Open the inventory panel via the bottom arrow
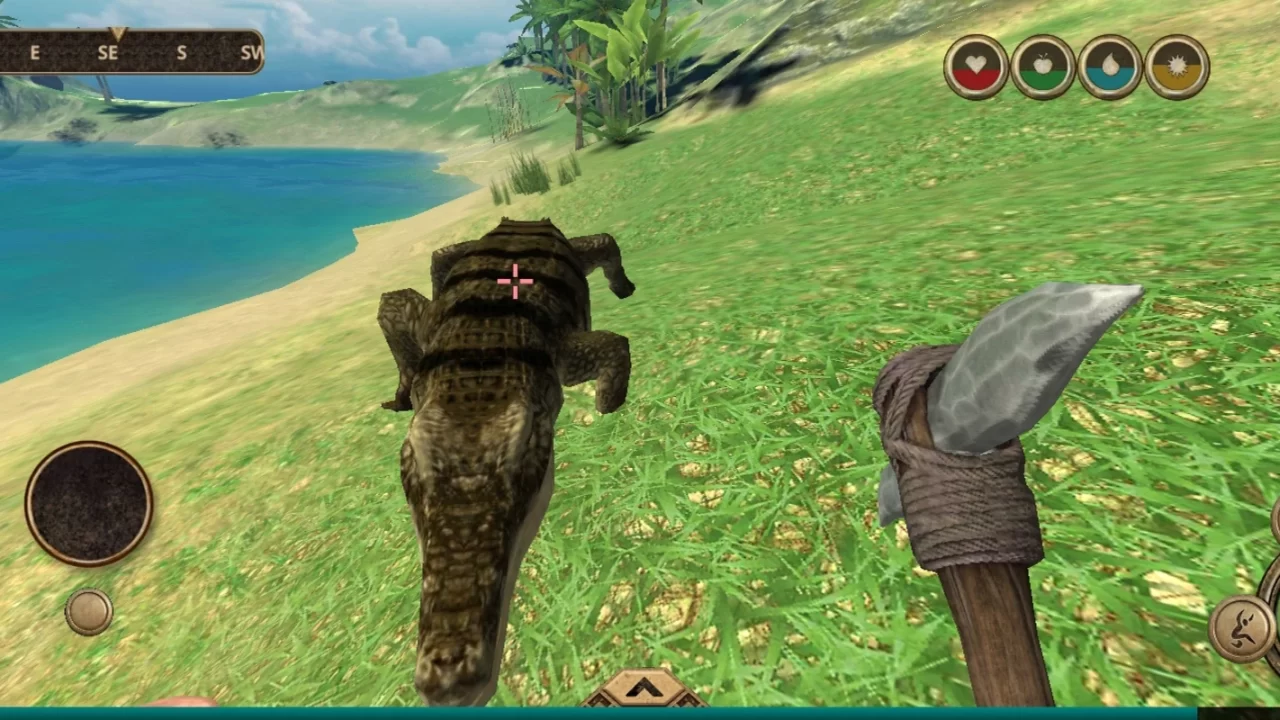 pos(643,688)
